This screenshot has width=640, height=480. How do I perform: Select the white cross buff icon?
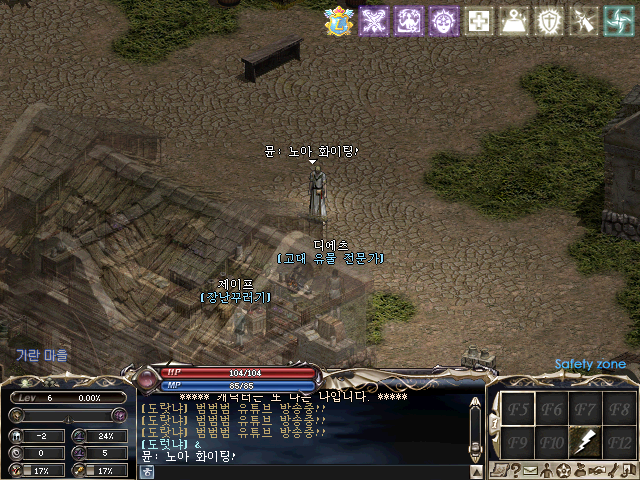tap(480, 21)
